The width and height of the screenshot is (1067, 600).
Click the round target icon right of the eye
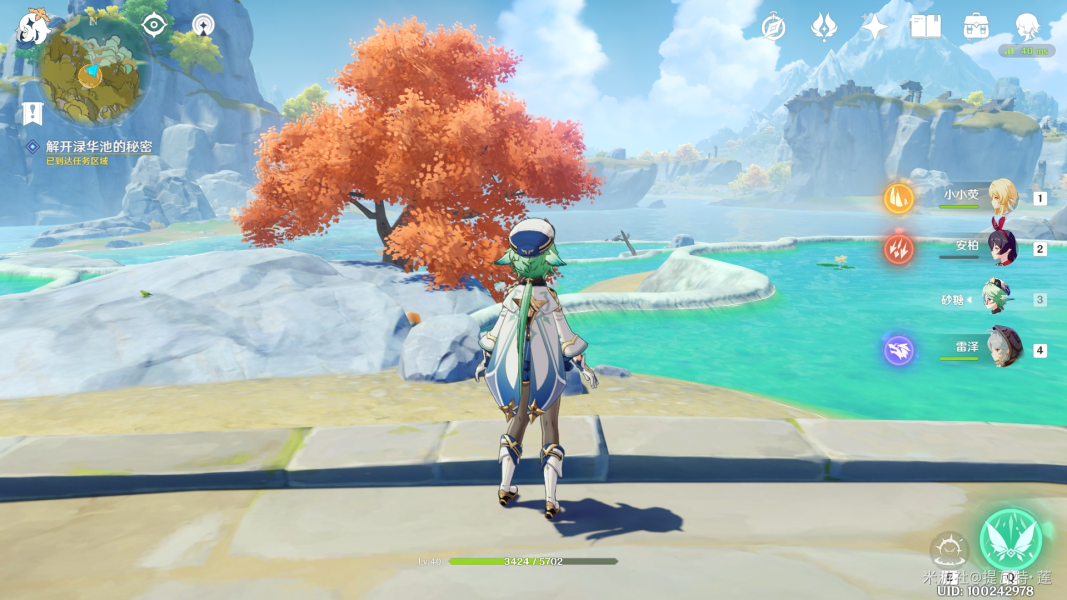tap(203, 25)
